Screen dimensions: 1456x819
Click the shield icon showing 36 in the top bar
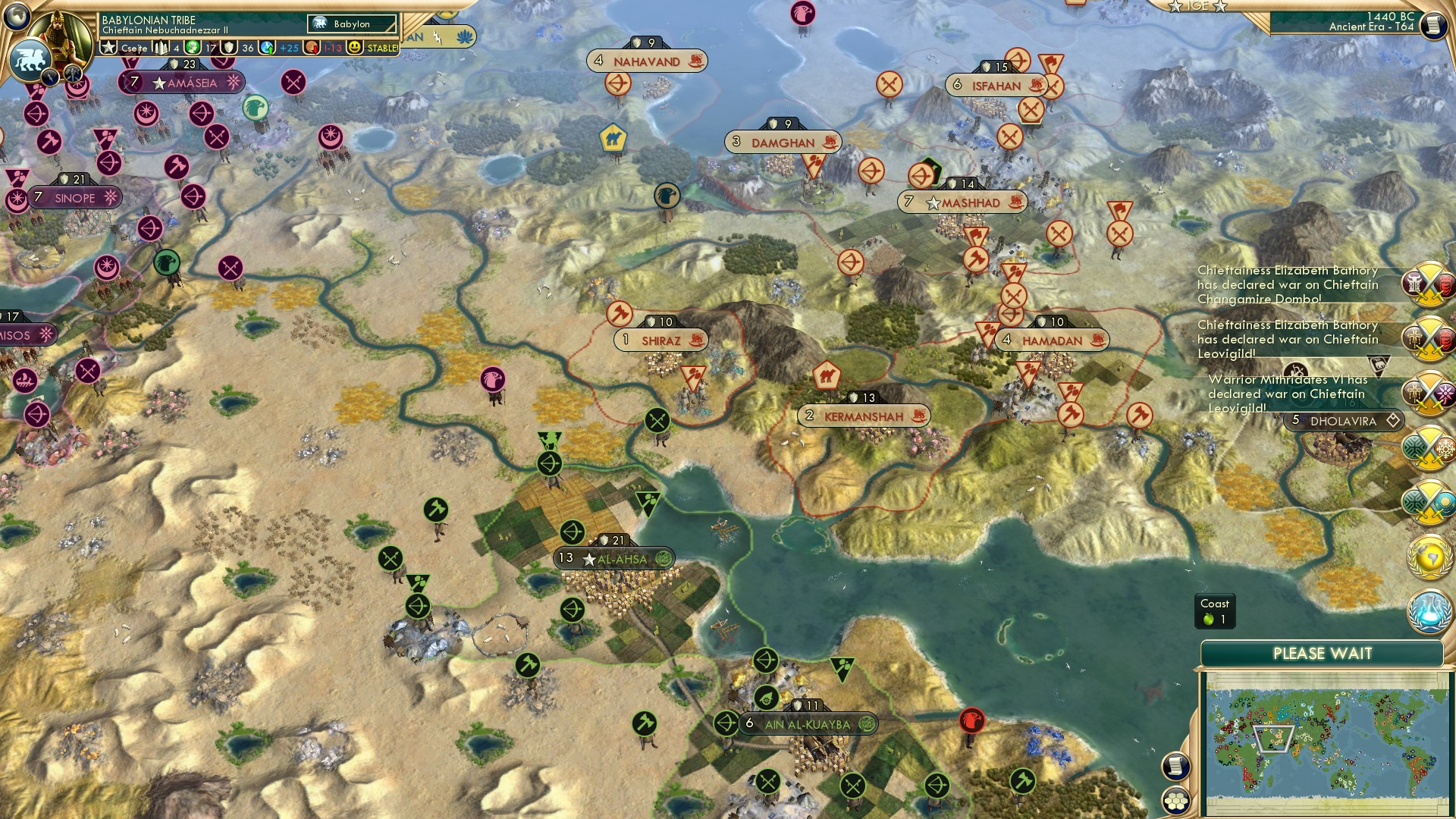click(x=229, y=47)
